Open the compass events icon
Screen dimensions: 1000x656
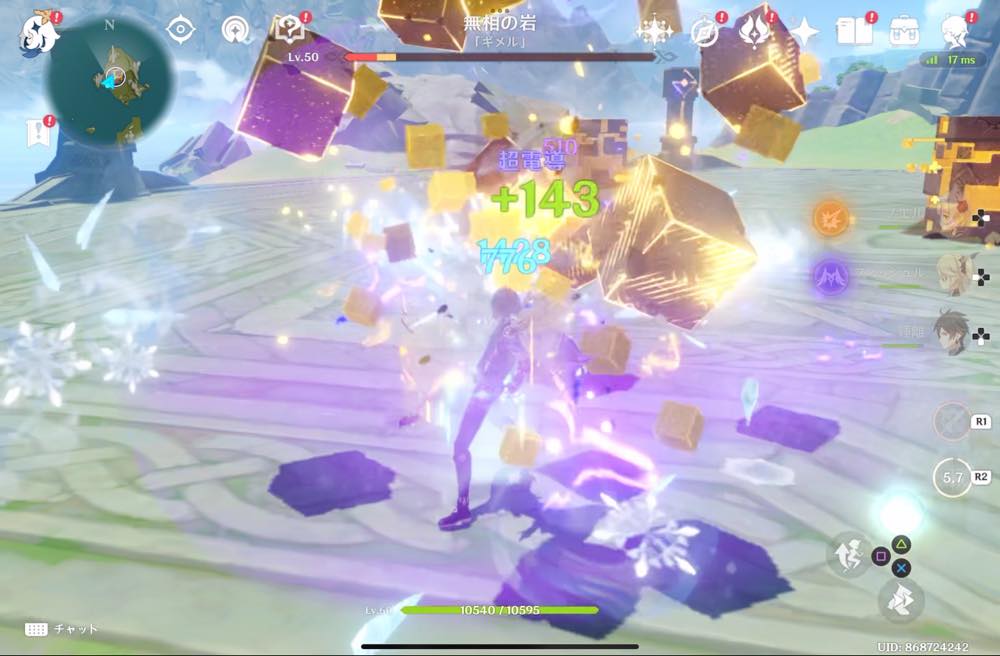[x=705, y=32]
